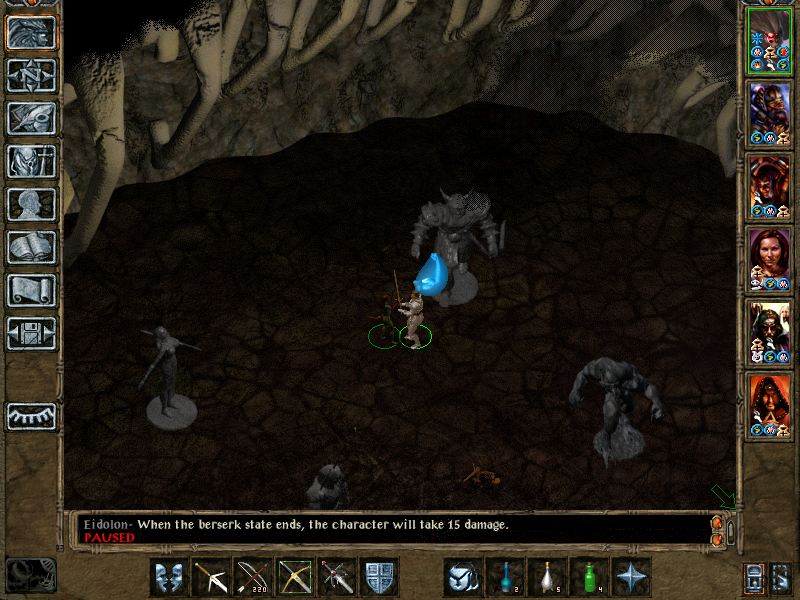Screen dimensions: 800x600
Task: Open the journal with the quill button
Action: pos(31,117)
